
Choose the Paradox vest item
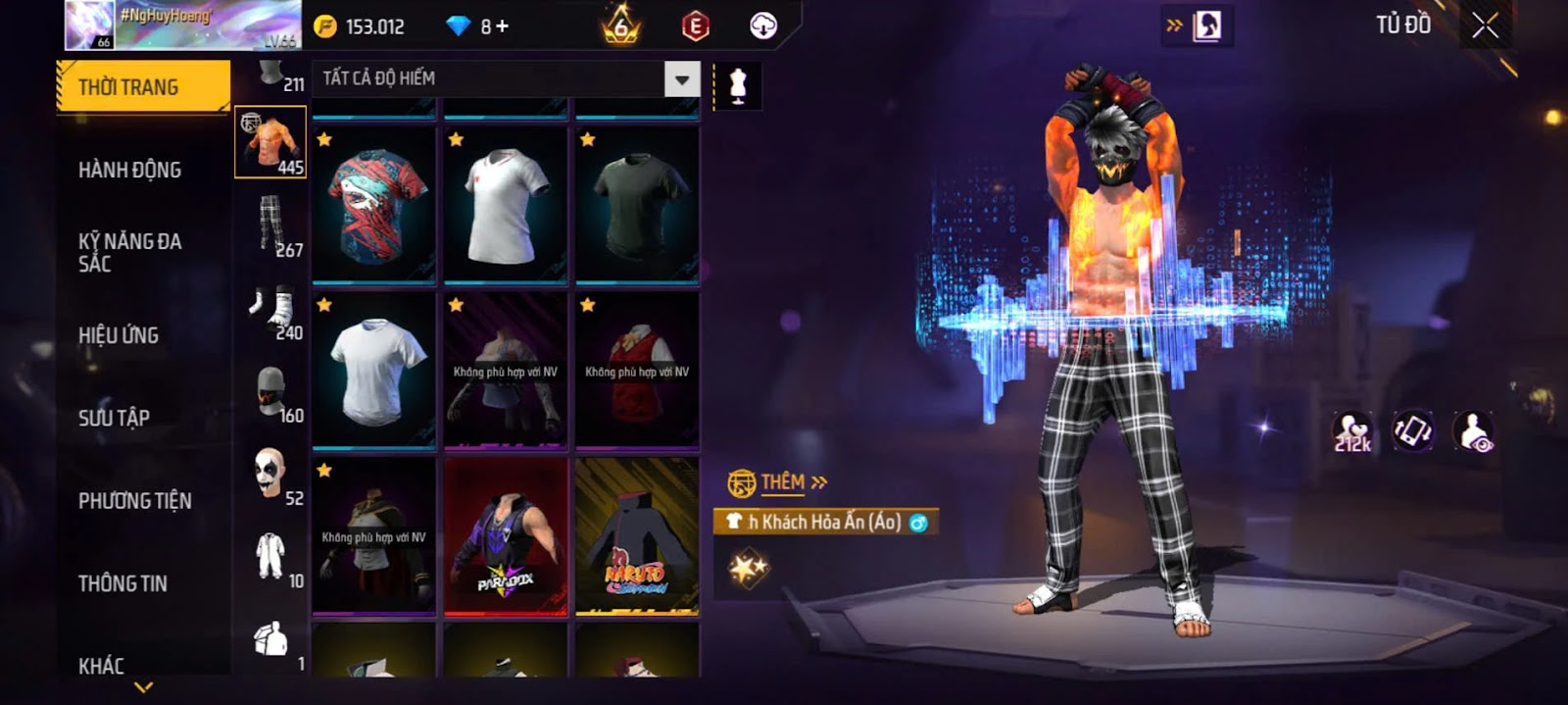[x=506, y=536]
